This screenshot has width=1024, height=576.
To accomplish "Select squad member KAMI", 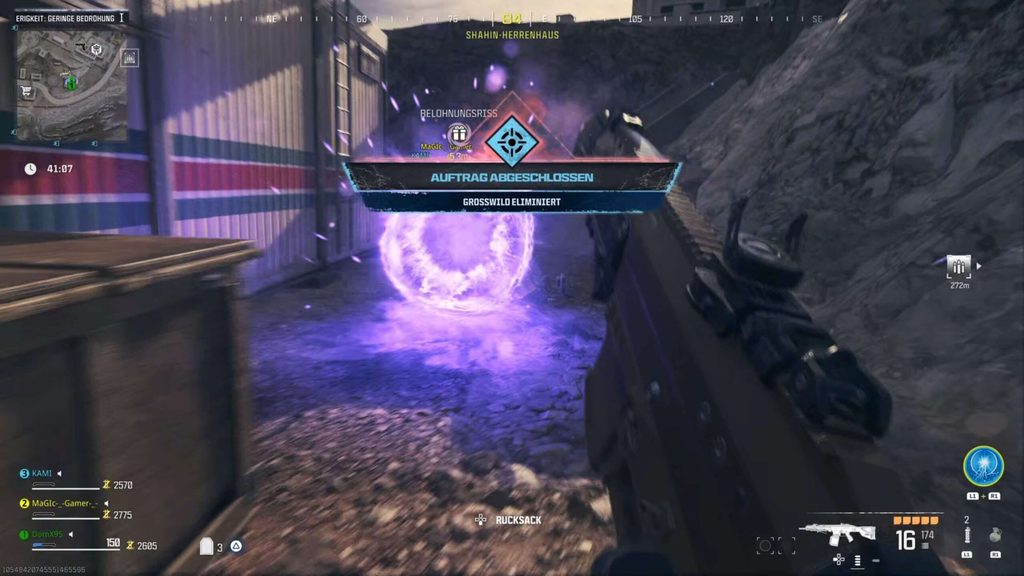I will click(x=41, y=473).
